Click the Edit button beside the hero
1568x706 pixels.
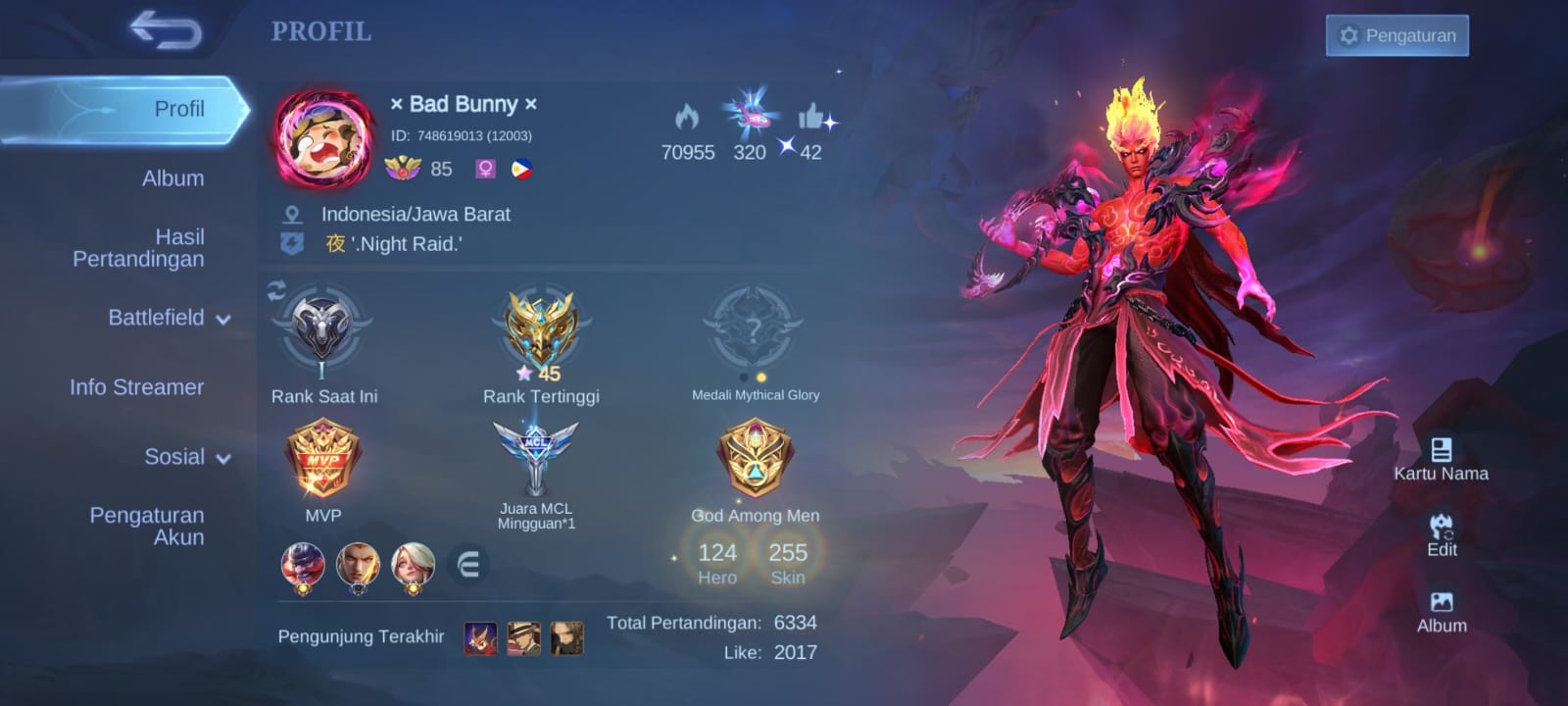click(x=1442, y=535)
